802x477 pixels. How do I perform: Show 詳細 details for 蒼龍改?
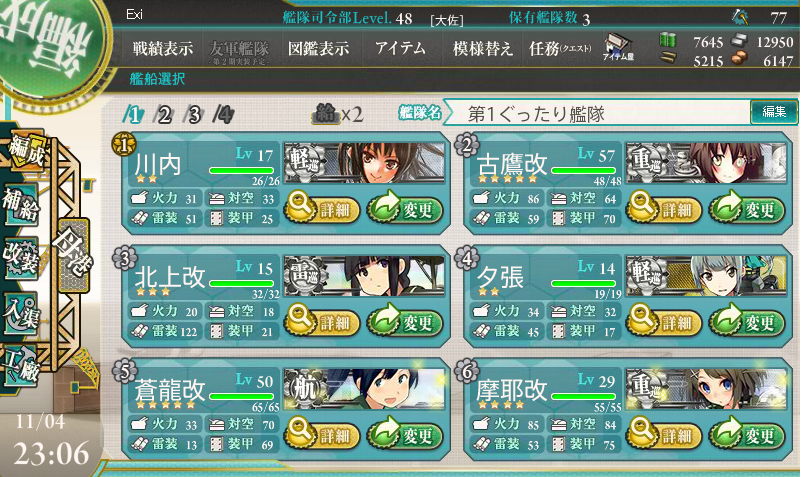pos(322,435)
